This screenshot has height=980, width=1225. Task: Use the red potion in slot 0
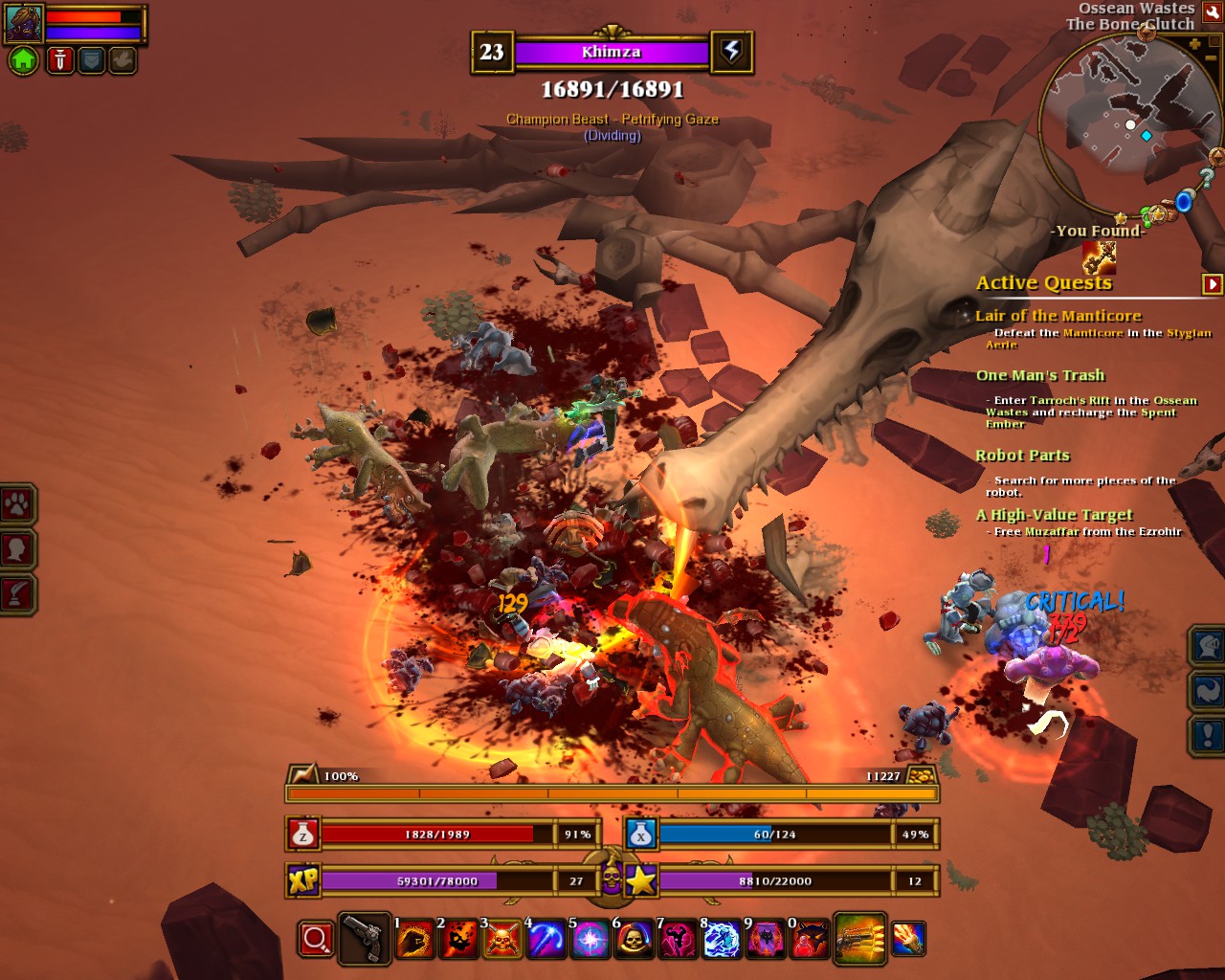pyautogui.click(x=809, y=940)
